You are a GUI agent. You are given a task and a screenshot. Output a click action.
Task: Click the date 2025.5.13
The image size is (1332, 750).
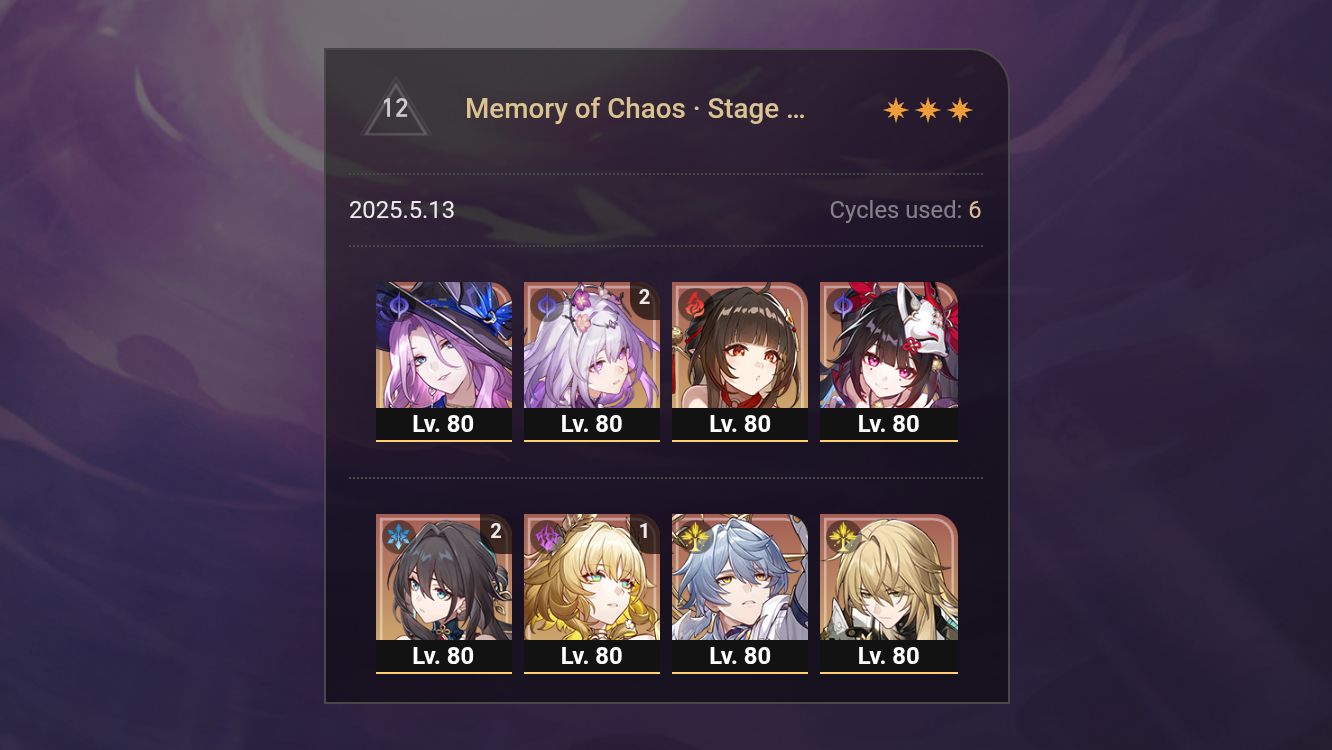pos(402,210)
